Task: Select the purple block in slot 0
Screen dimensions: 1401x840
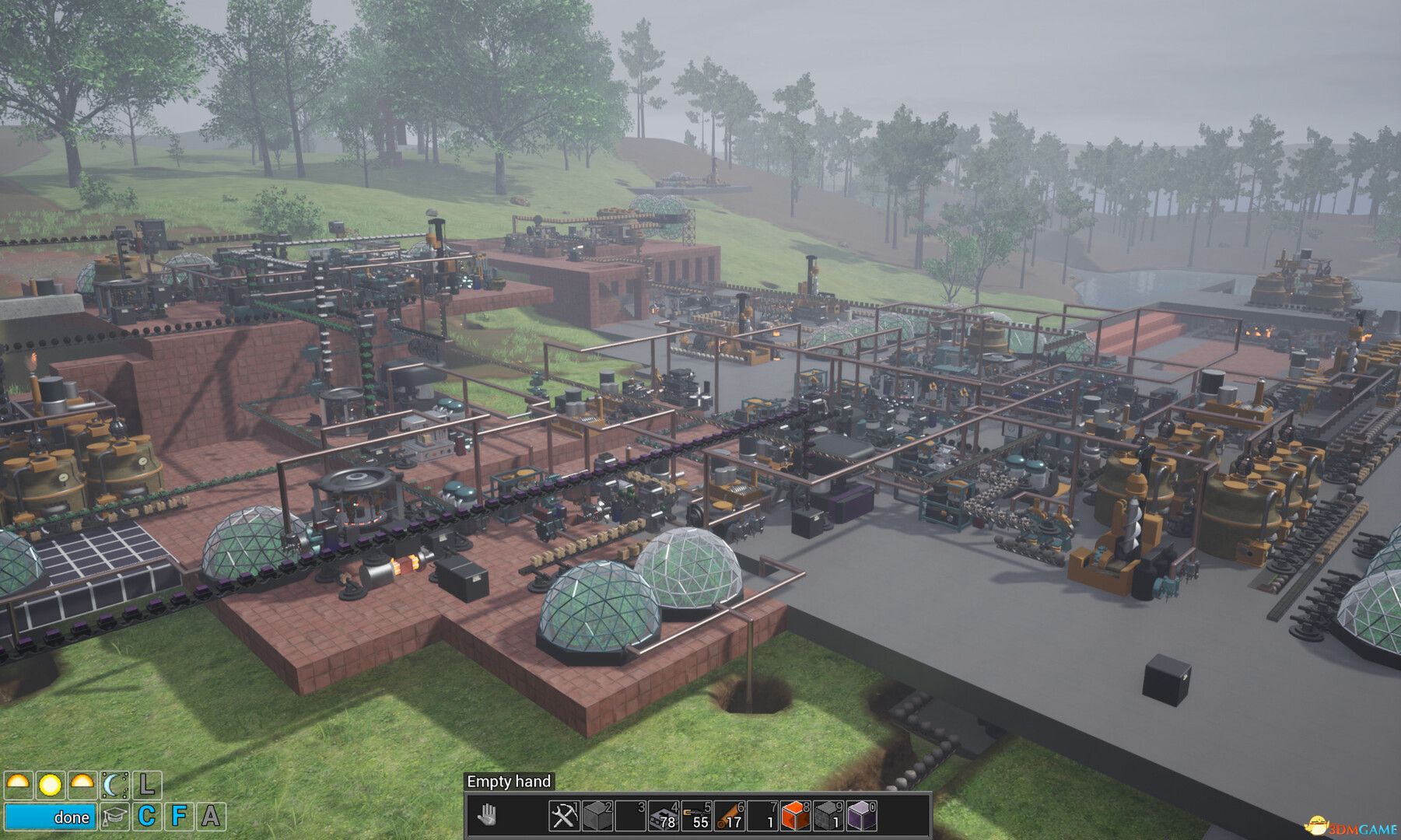Action: (861, 816)
